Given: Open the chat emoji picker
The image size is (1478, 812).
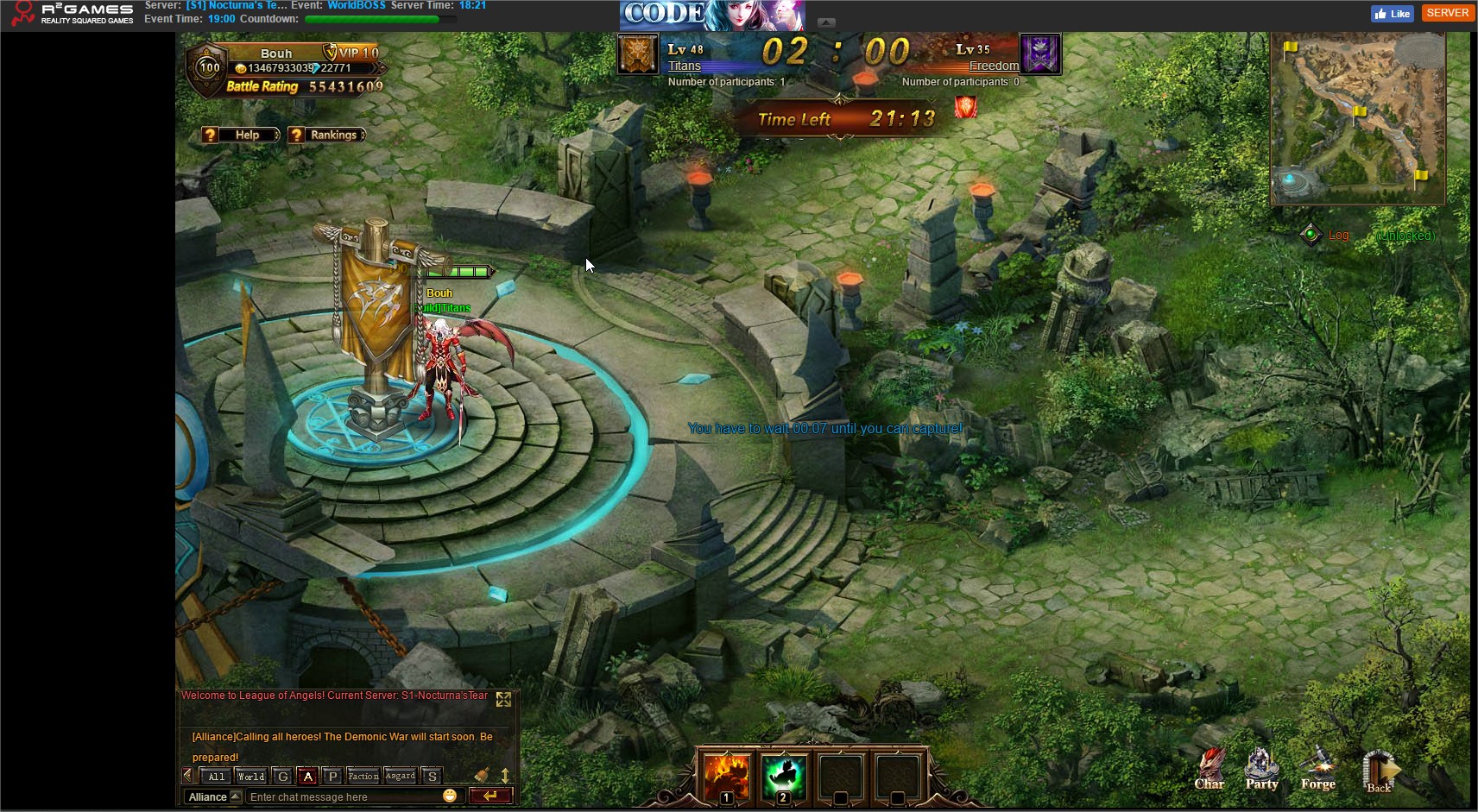Looking at the screenshot, I should point(450,796).
